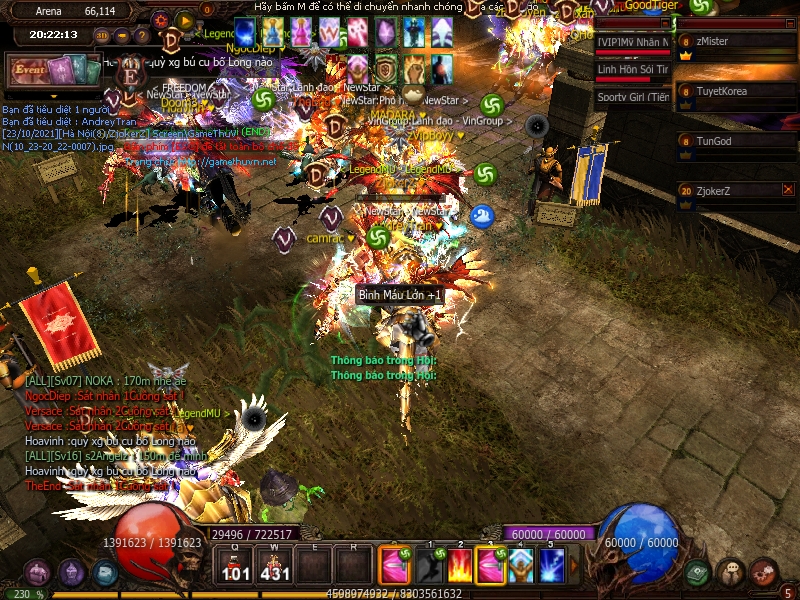
Task: Activate the blue lightning skill in slot 5
Action: (552, 566)
